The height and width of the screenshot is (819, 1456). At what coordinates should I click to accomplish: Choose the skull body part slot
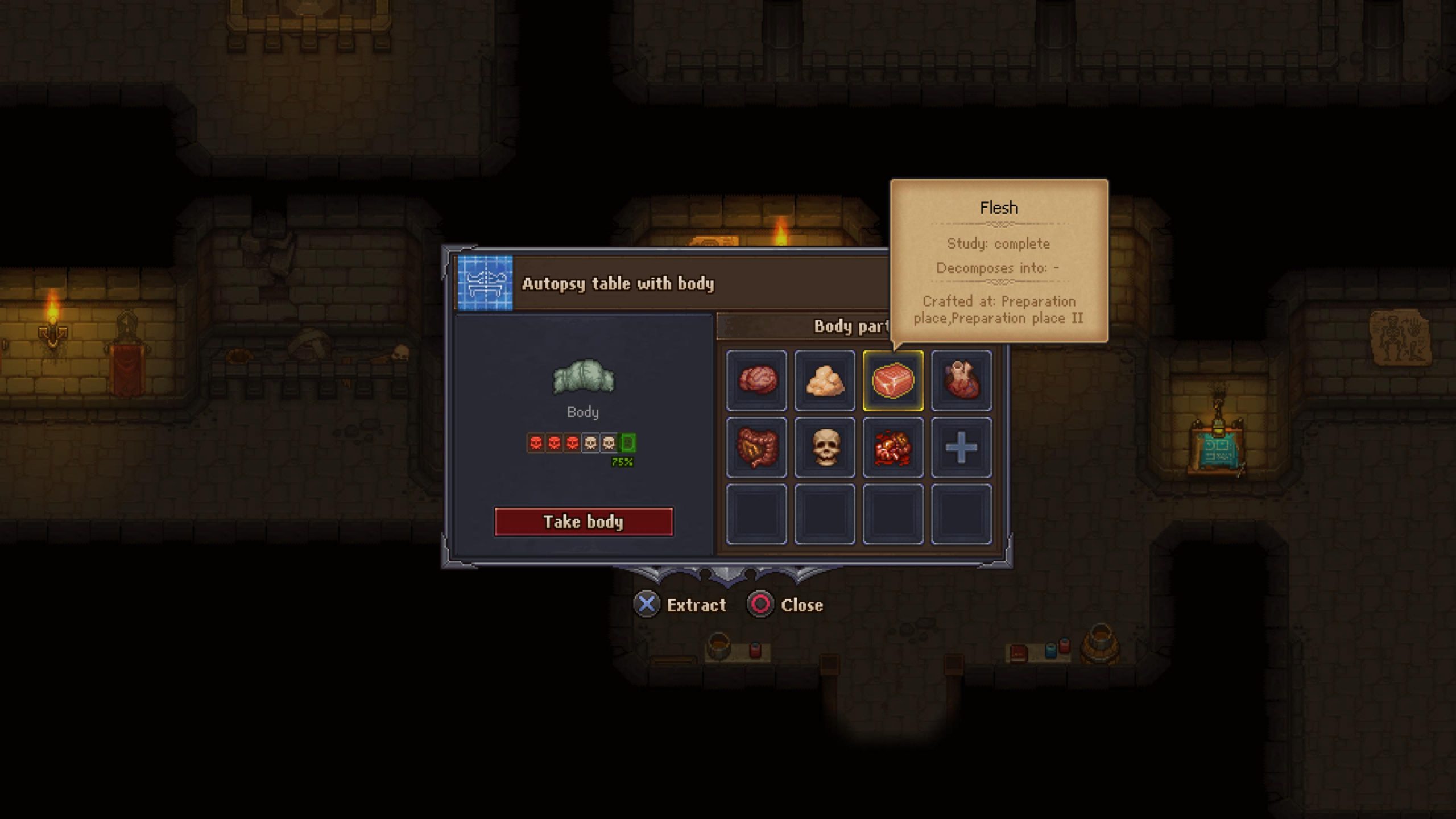[x=825, y=447]
